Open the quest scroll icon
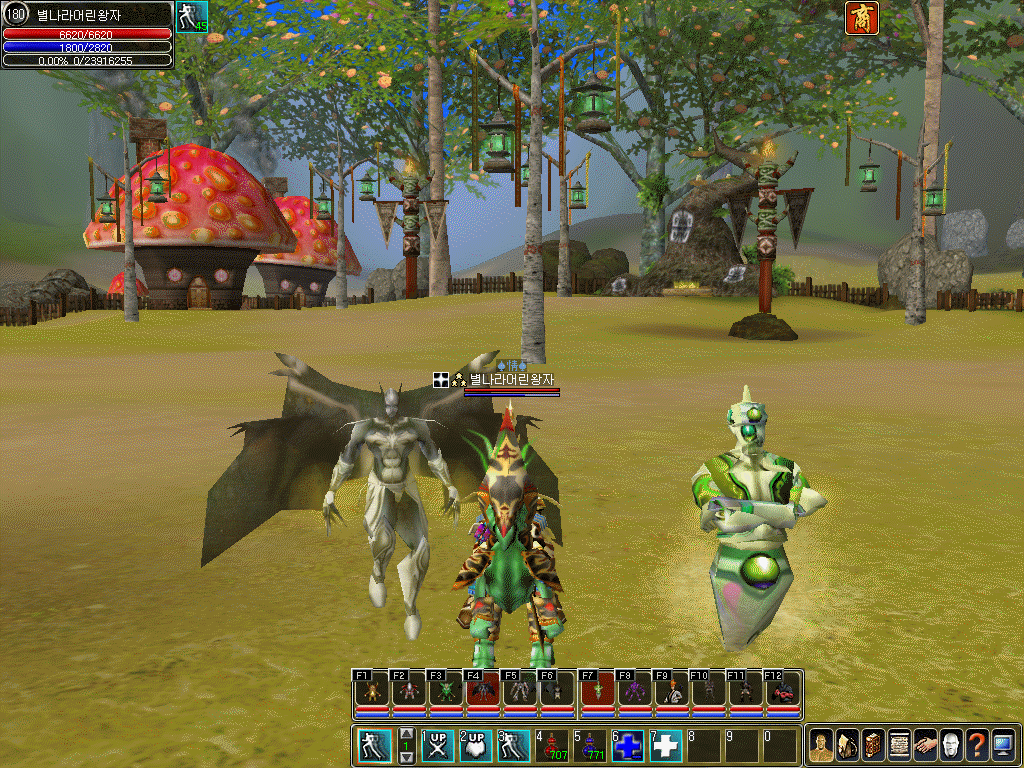 pyautogui.click(x=898, y=745)
